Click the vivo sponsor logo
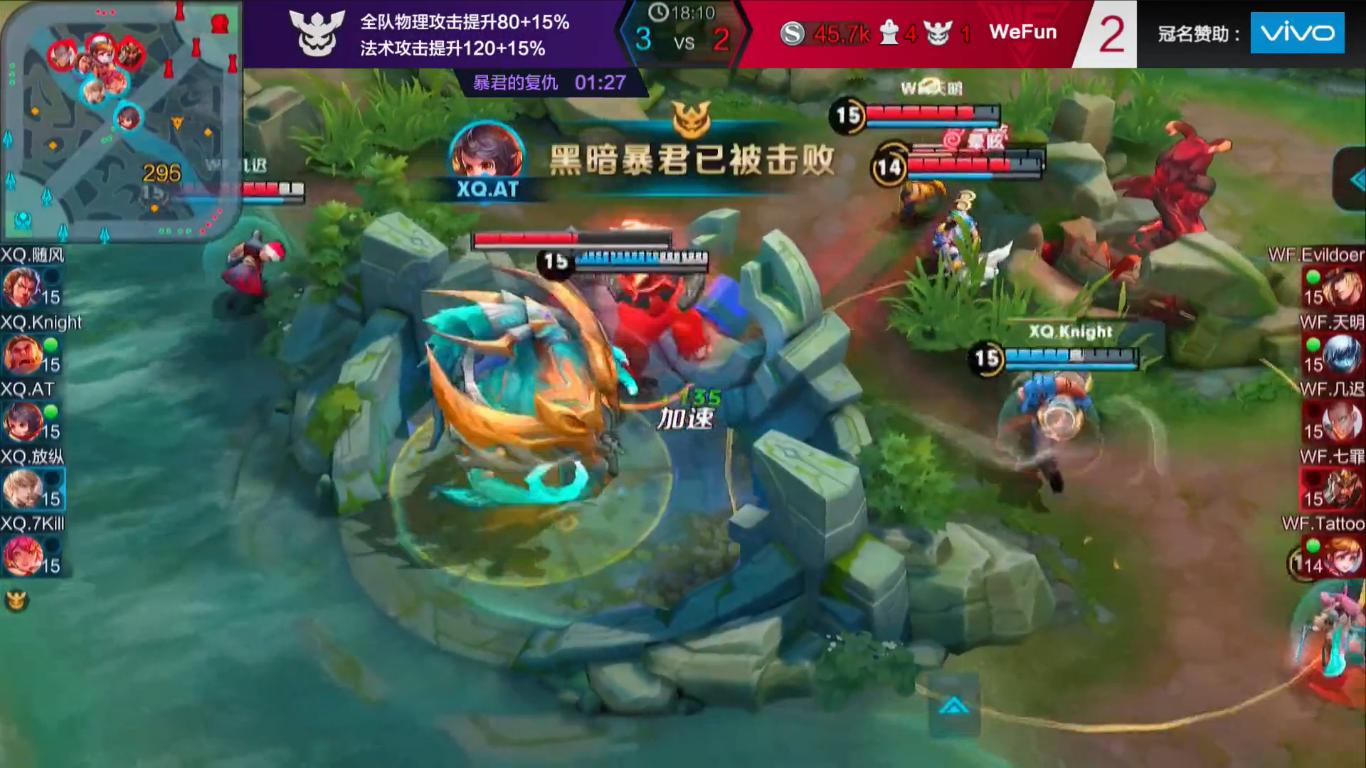Screen dimensions: 1366x768 click(x=1297, y=32)
